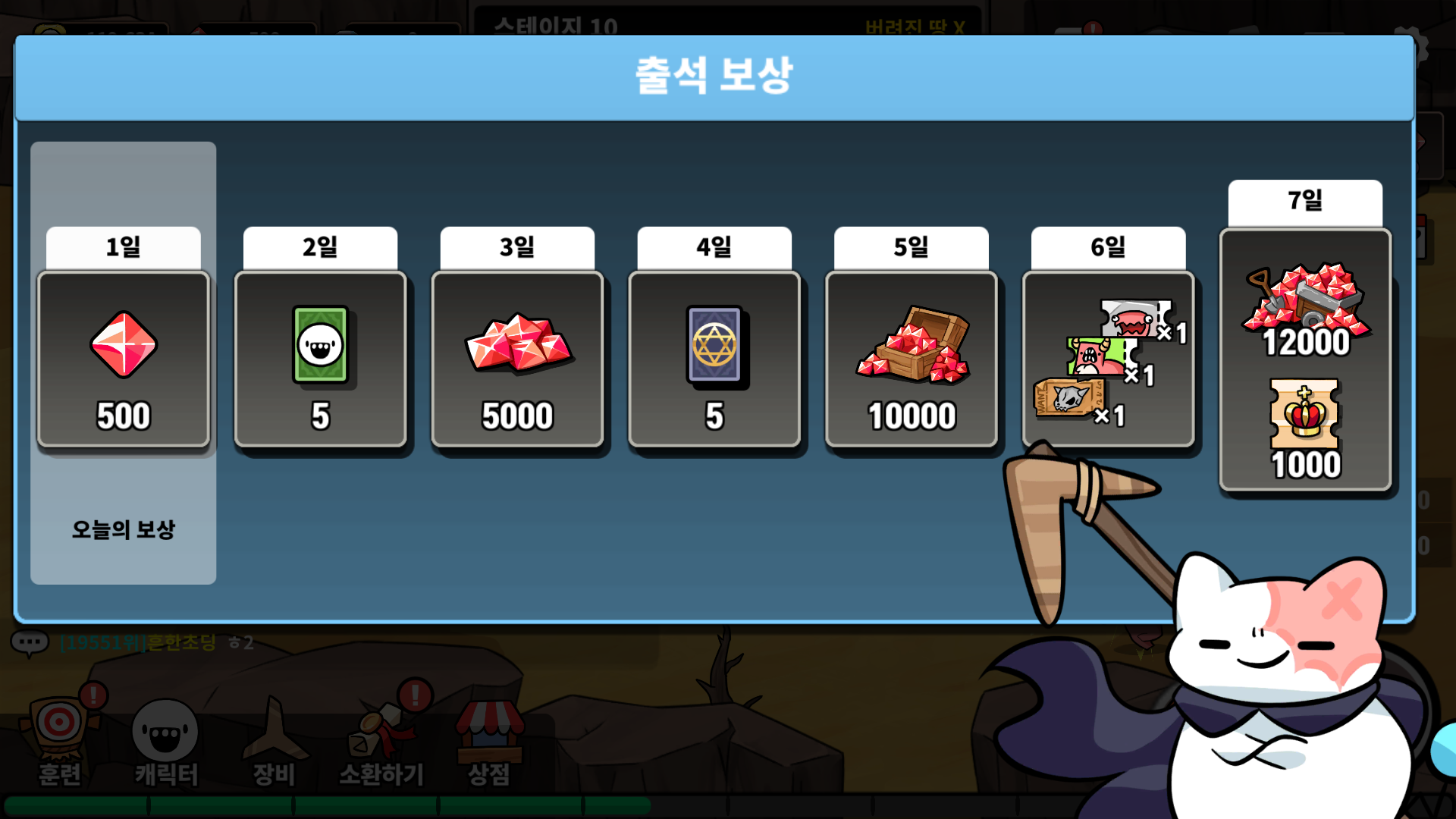Claim the day 1 reward of 500 gems

click(124, 359)
